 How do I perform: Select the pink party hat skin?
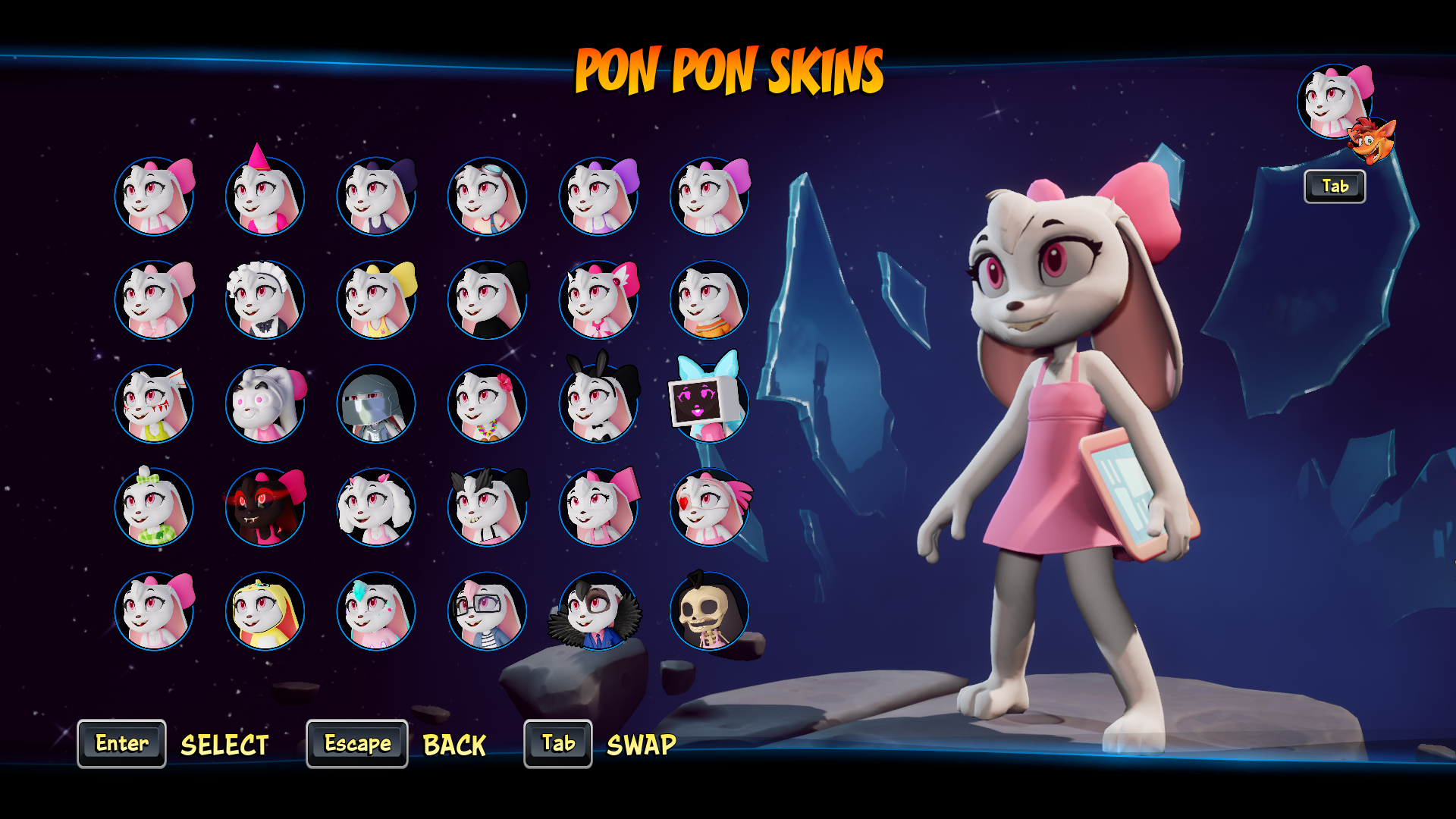point(265,196)
